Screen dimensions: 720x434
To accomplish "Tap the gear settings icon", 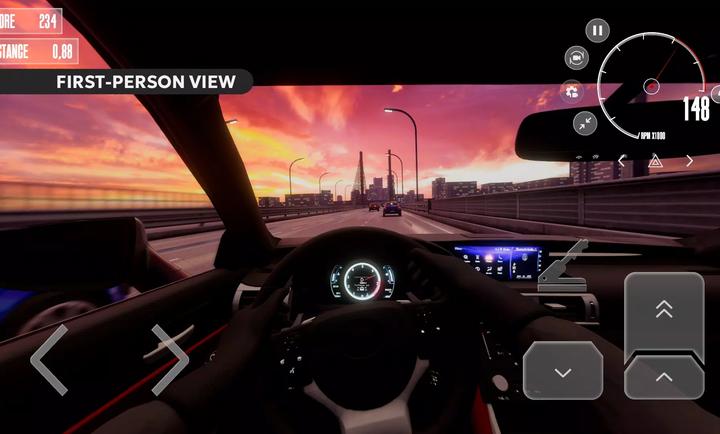I will click(573, 91).
